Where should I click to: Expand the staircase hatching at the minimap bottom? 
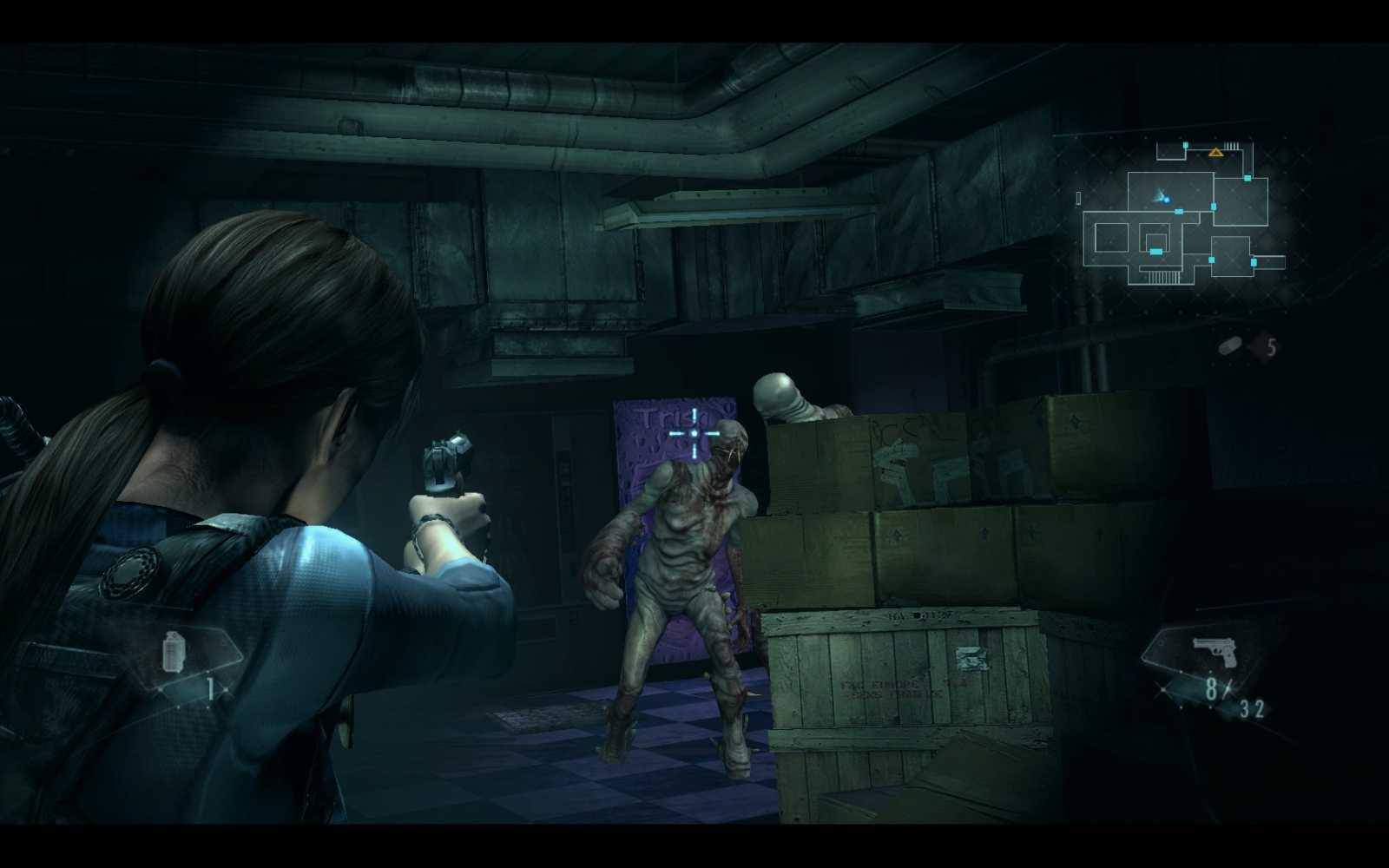[1164, 279]
